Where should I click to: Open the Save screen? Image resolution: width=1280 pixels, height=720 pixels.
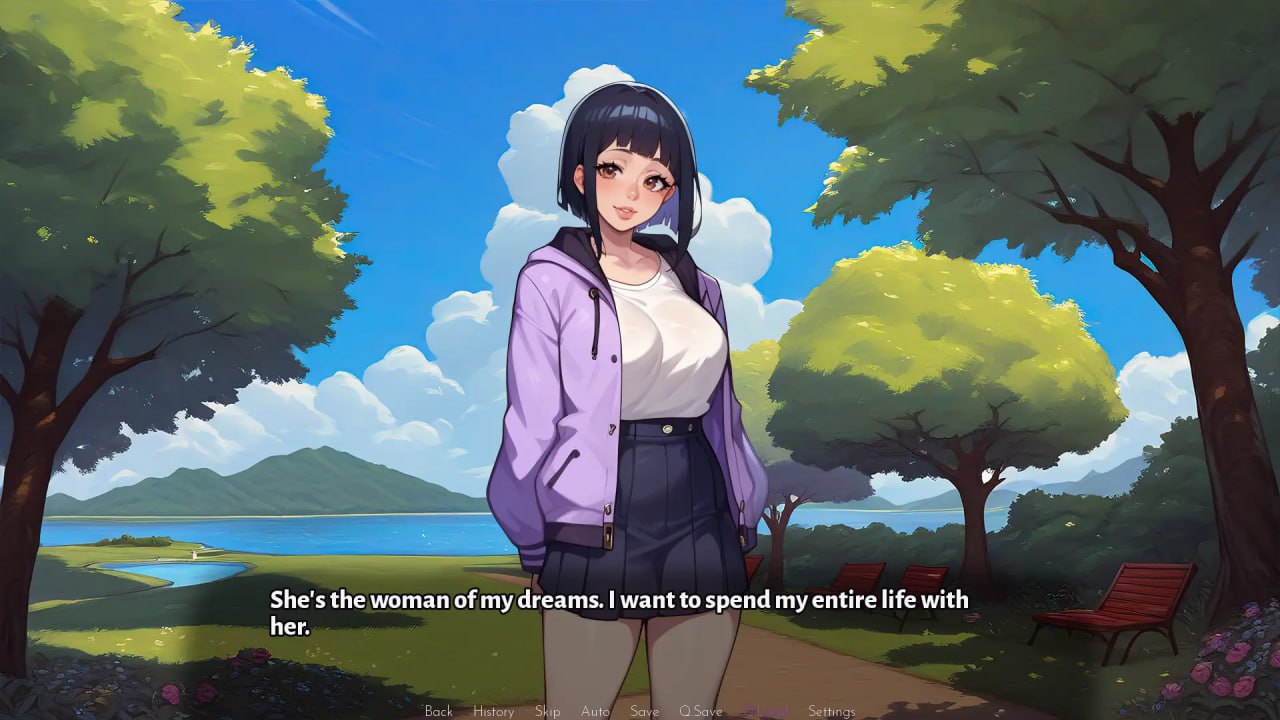click(x=644, y=711)
